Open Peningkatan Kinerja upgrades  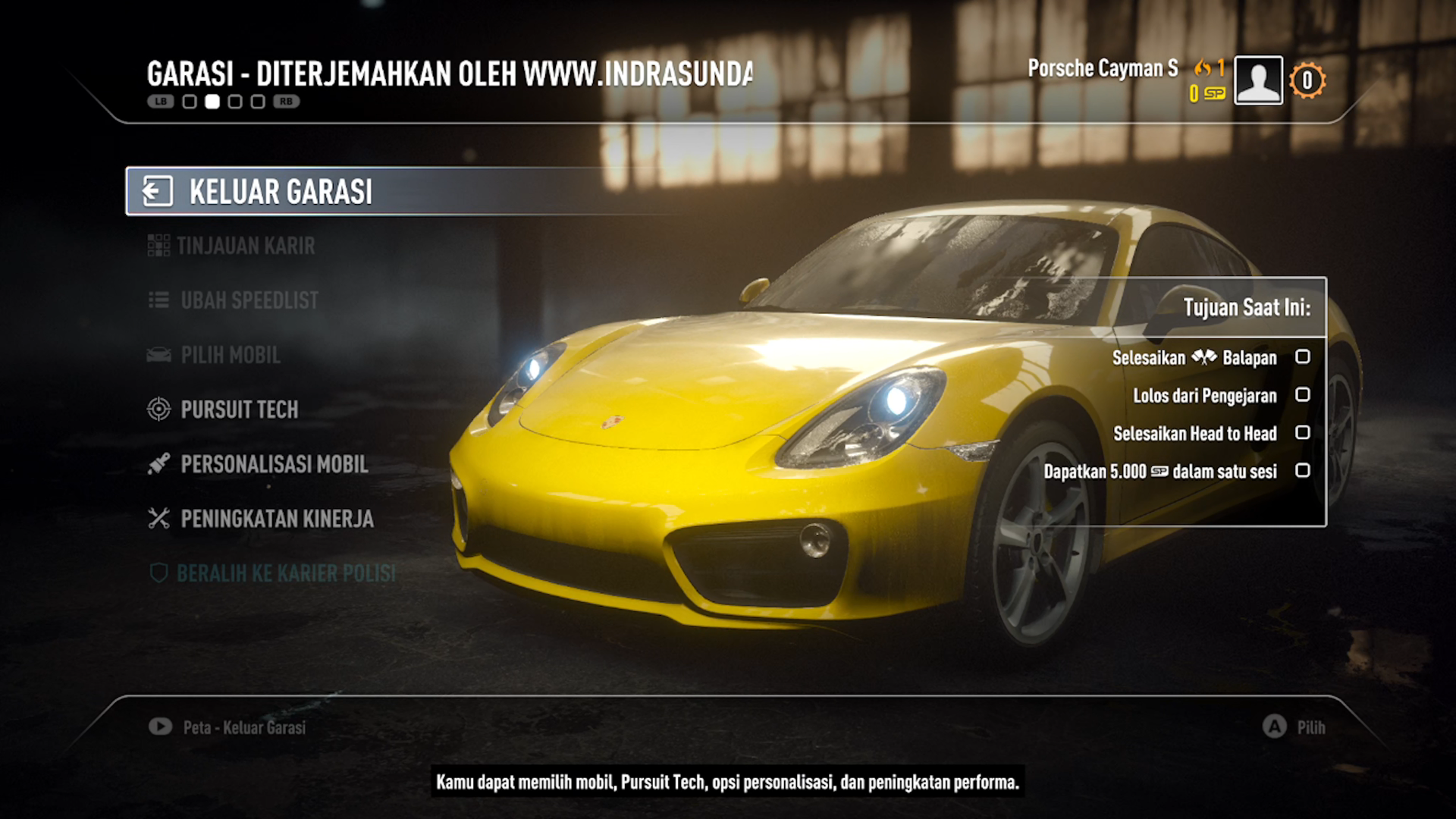click(277, 519)
